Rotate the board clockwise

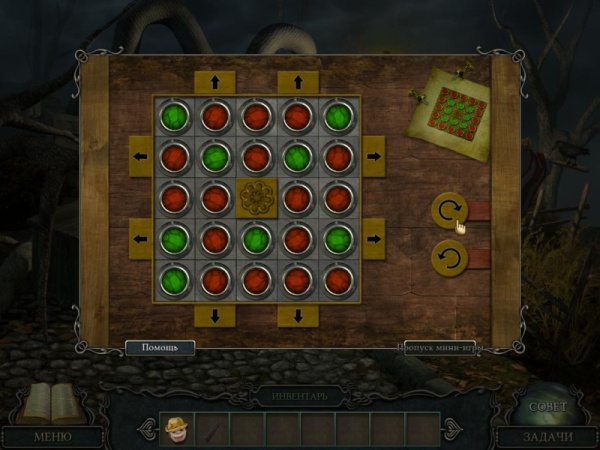tap(449, 210)
